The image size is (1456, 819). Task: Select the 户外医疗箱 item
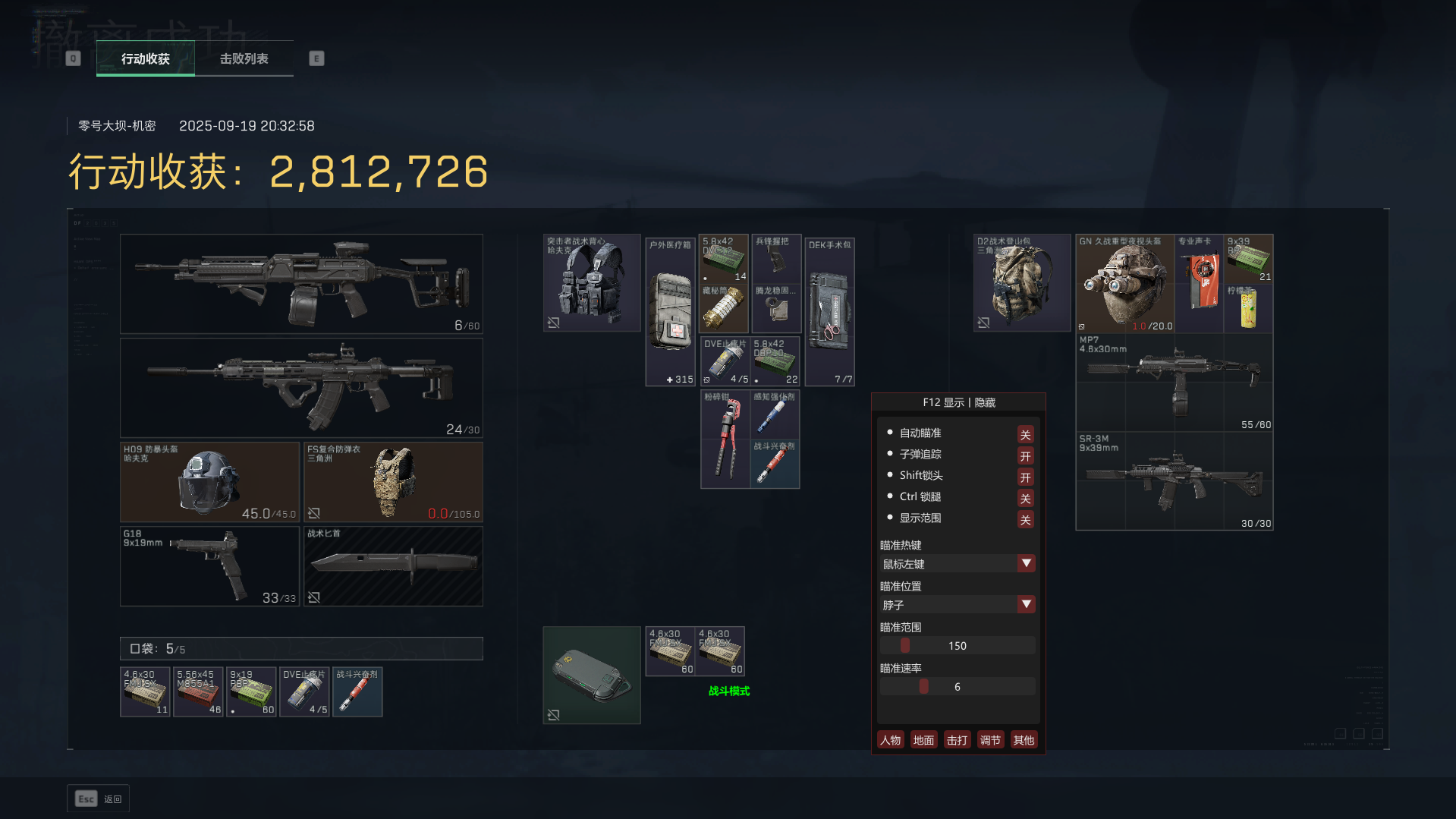click(671, 312)
